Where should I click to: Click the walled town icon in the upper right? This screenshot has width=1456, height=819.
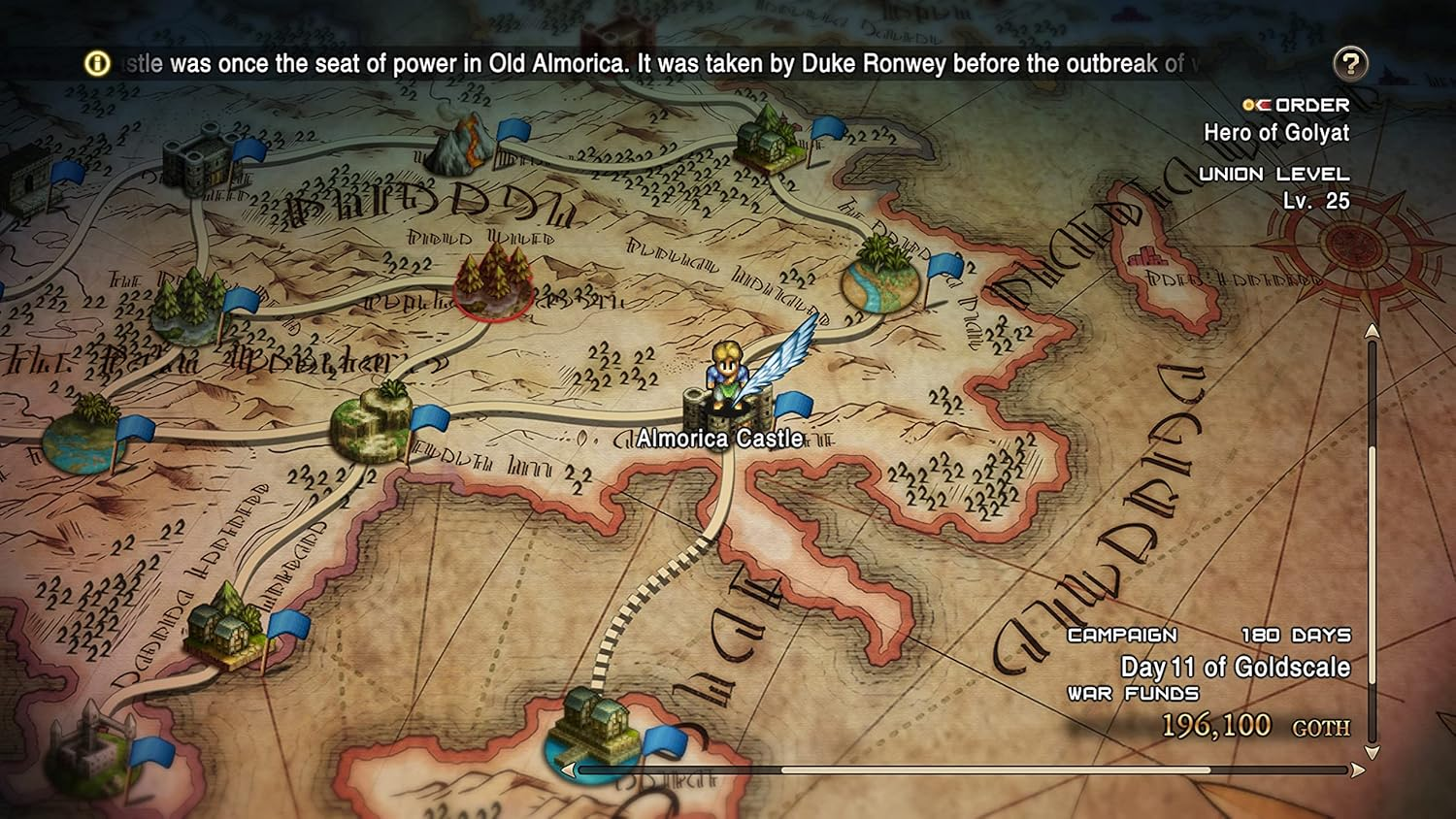point(770,139)
